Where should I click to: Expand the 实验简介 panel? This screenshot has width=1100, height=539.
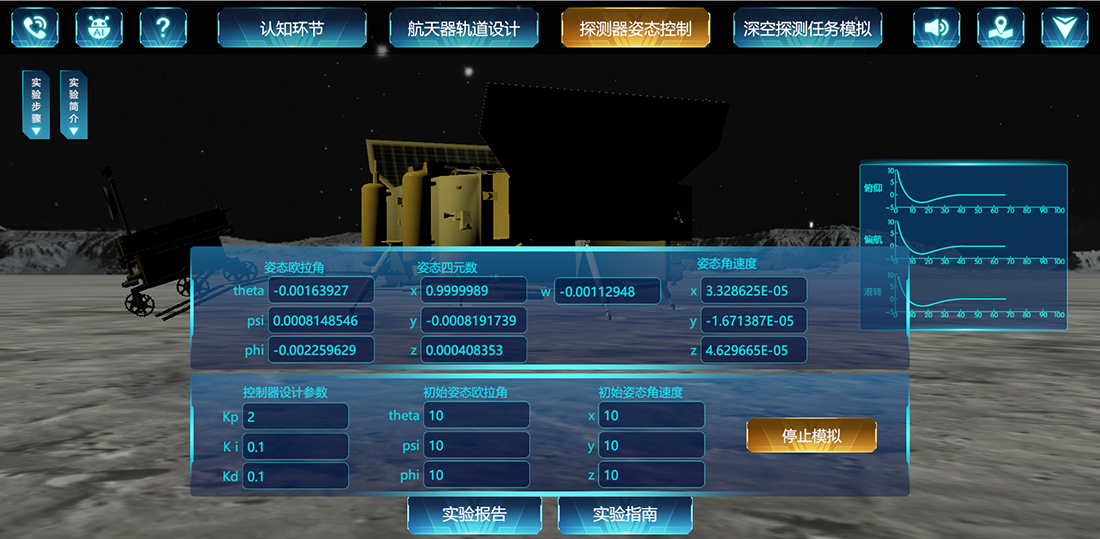coord(73,104)
